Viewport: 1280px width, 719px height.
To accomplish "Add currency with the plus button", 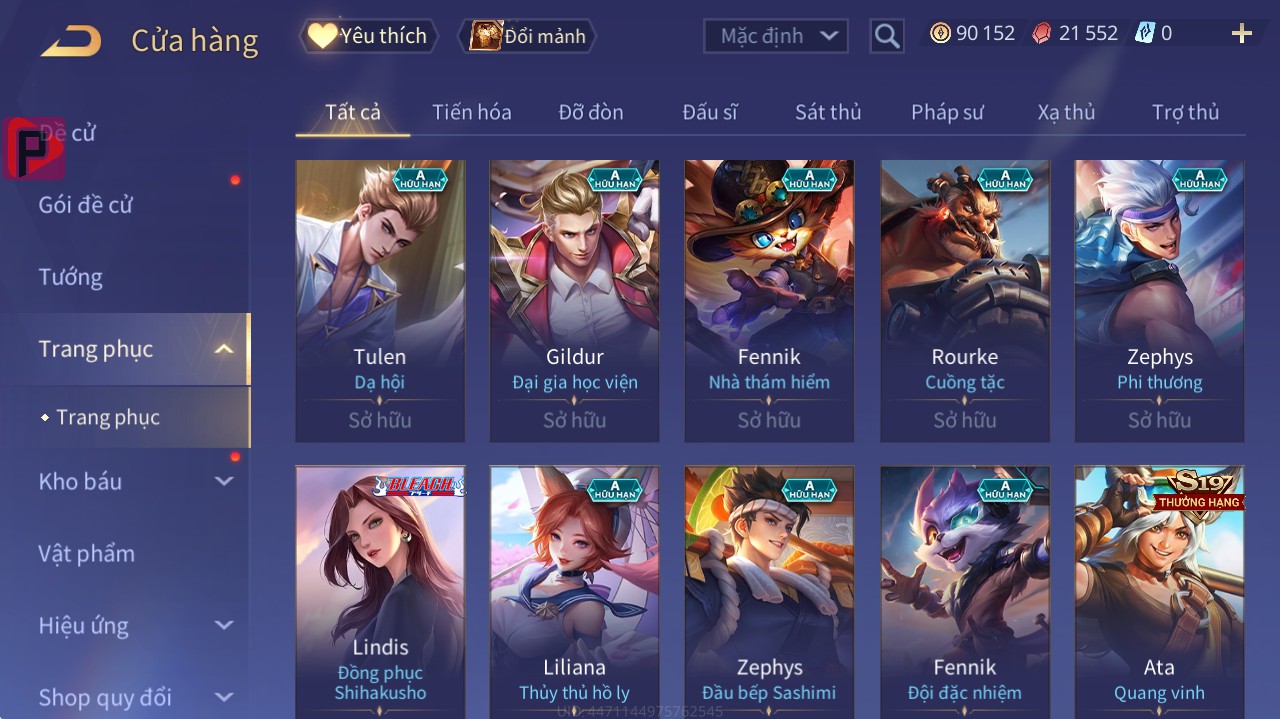I will 1241,34.
